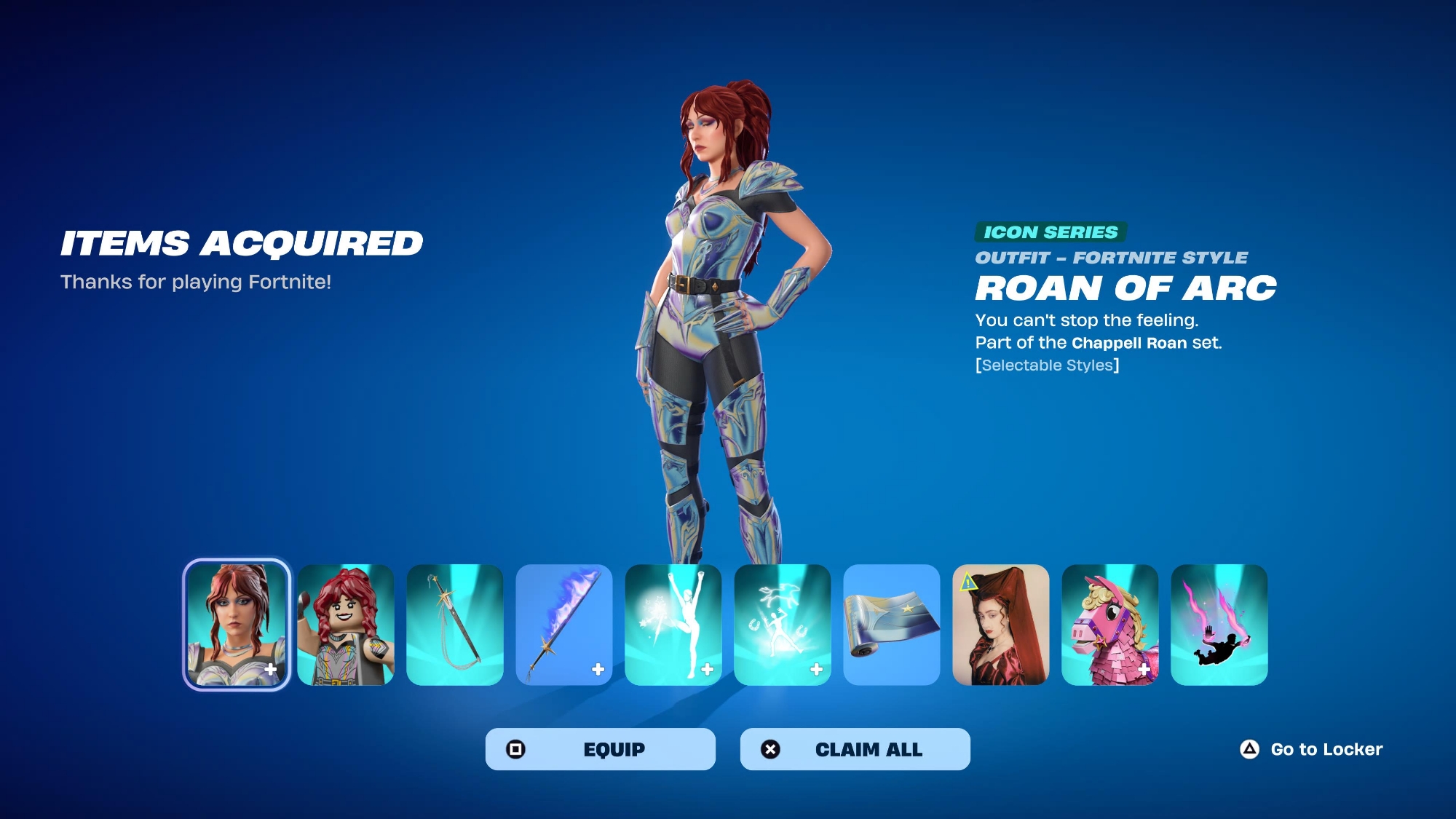Select the iridescent wrap roll thumbnail
1456x819 pixels.
tap(892, 625)
